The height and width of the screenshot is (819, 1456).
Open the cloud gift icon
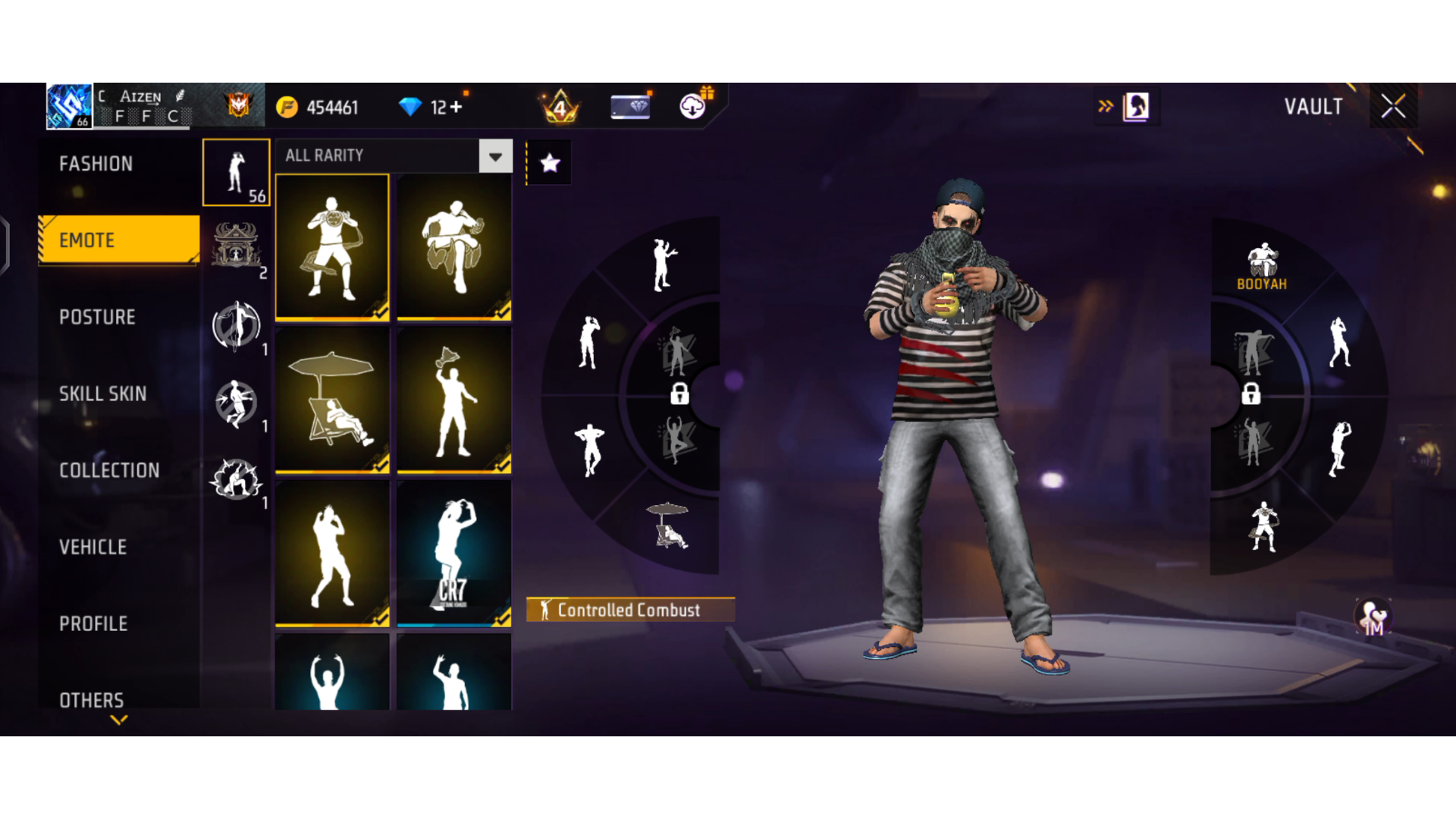(x=693, y=106)
